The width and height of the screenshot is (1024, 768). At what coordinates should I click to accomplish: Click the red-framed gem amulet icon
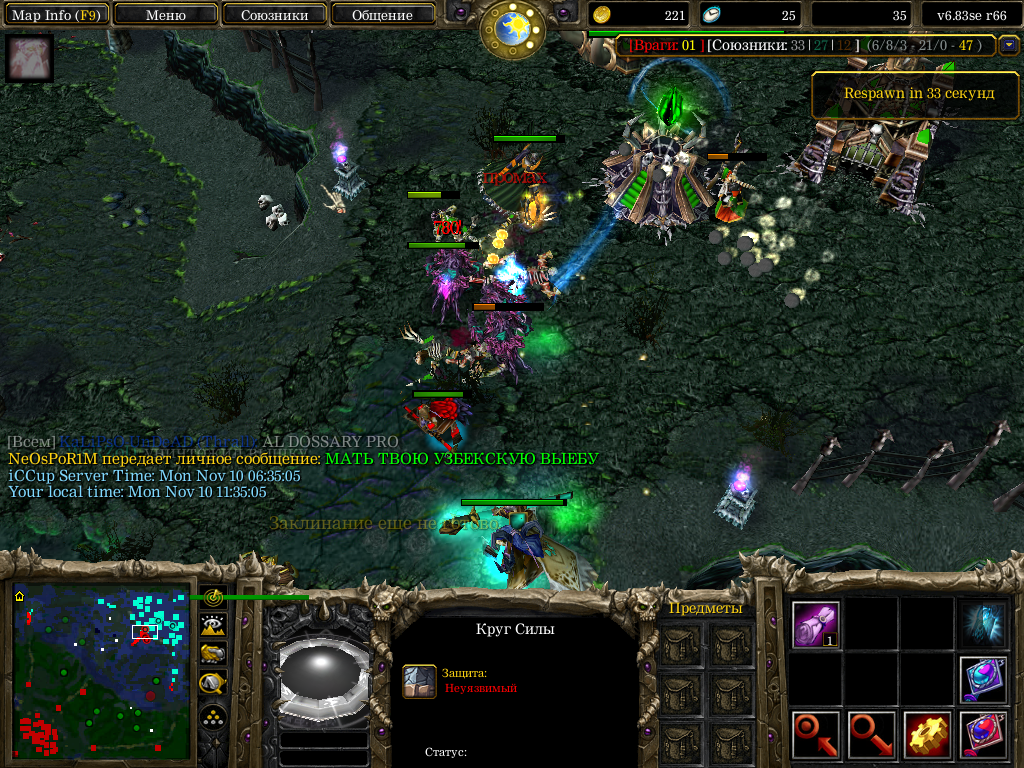pyautogui.click(x=983, y=735)
